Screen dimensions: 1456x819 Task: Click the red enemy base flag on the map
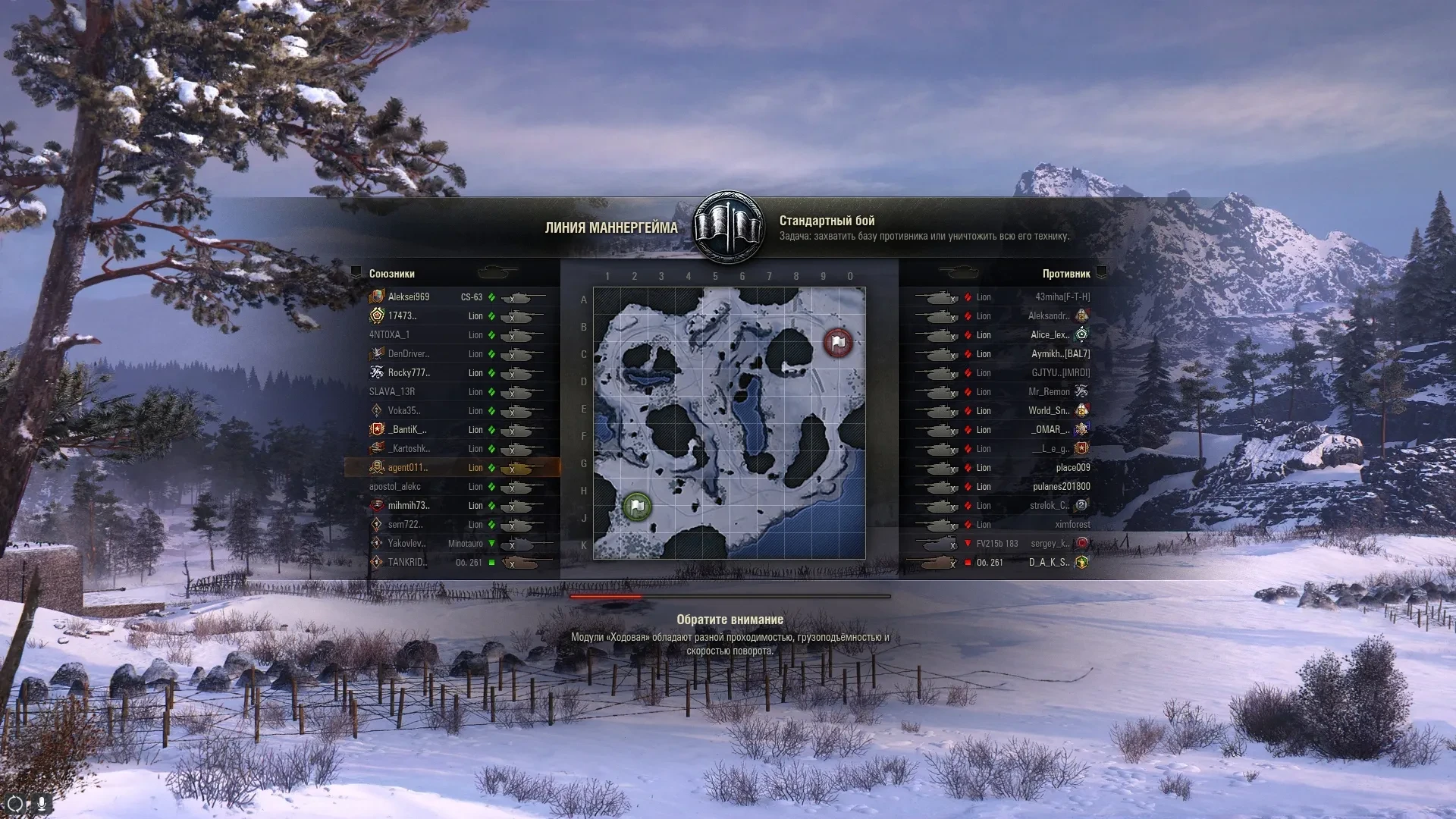point(838,343)
